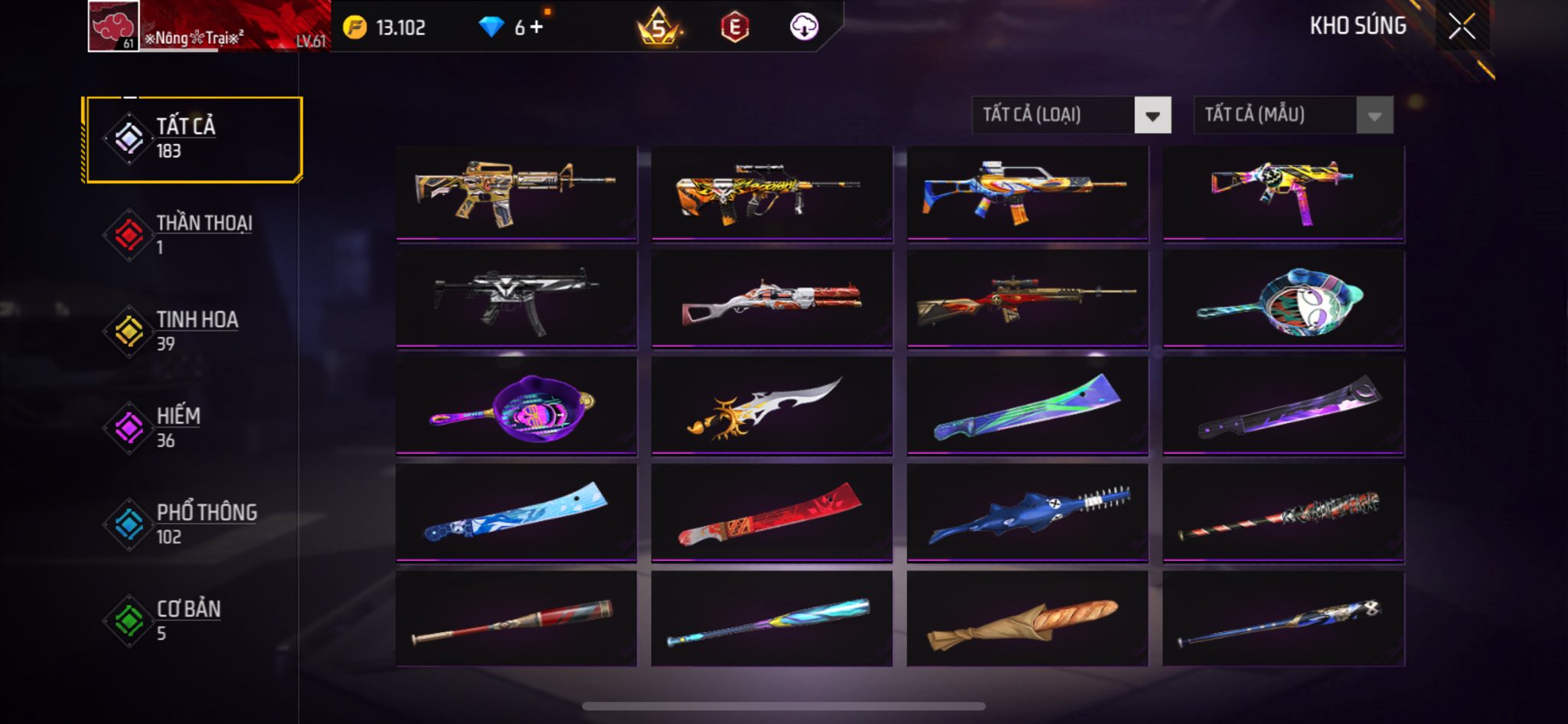The height and width of the screenshot is (724, 1568).
Task: Click the cloud download icon
Action: pos(804,28)
